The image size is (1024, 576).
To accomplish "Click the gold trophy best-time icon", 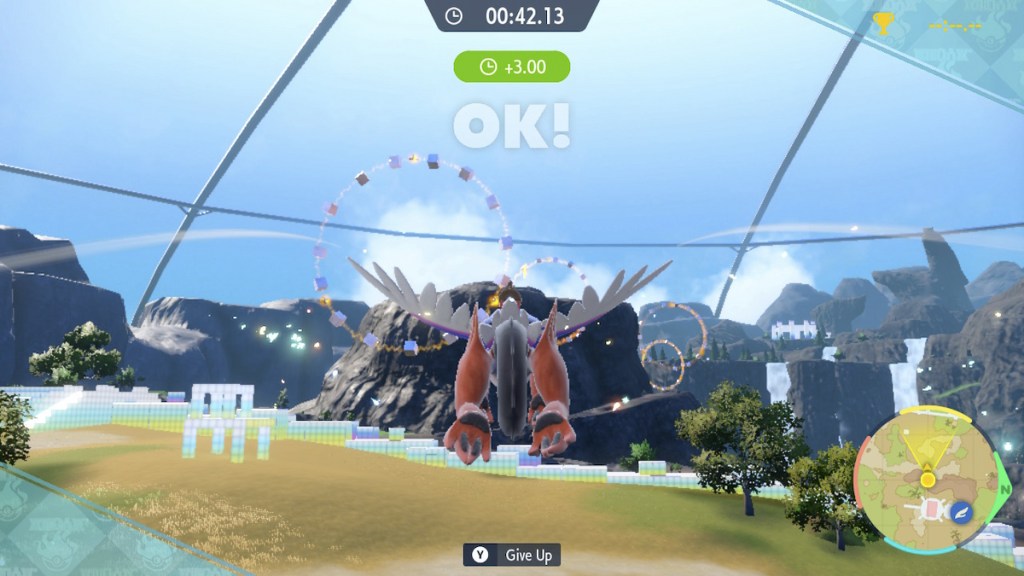I will click(x=883, y=24).
